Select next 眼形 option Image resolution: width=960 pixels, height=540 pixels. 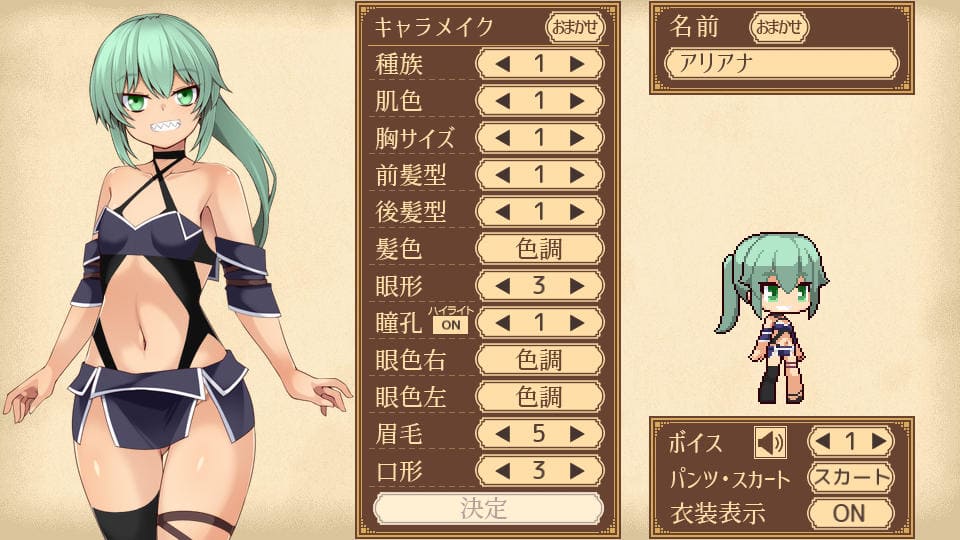[x=577, y=285]
